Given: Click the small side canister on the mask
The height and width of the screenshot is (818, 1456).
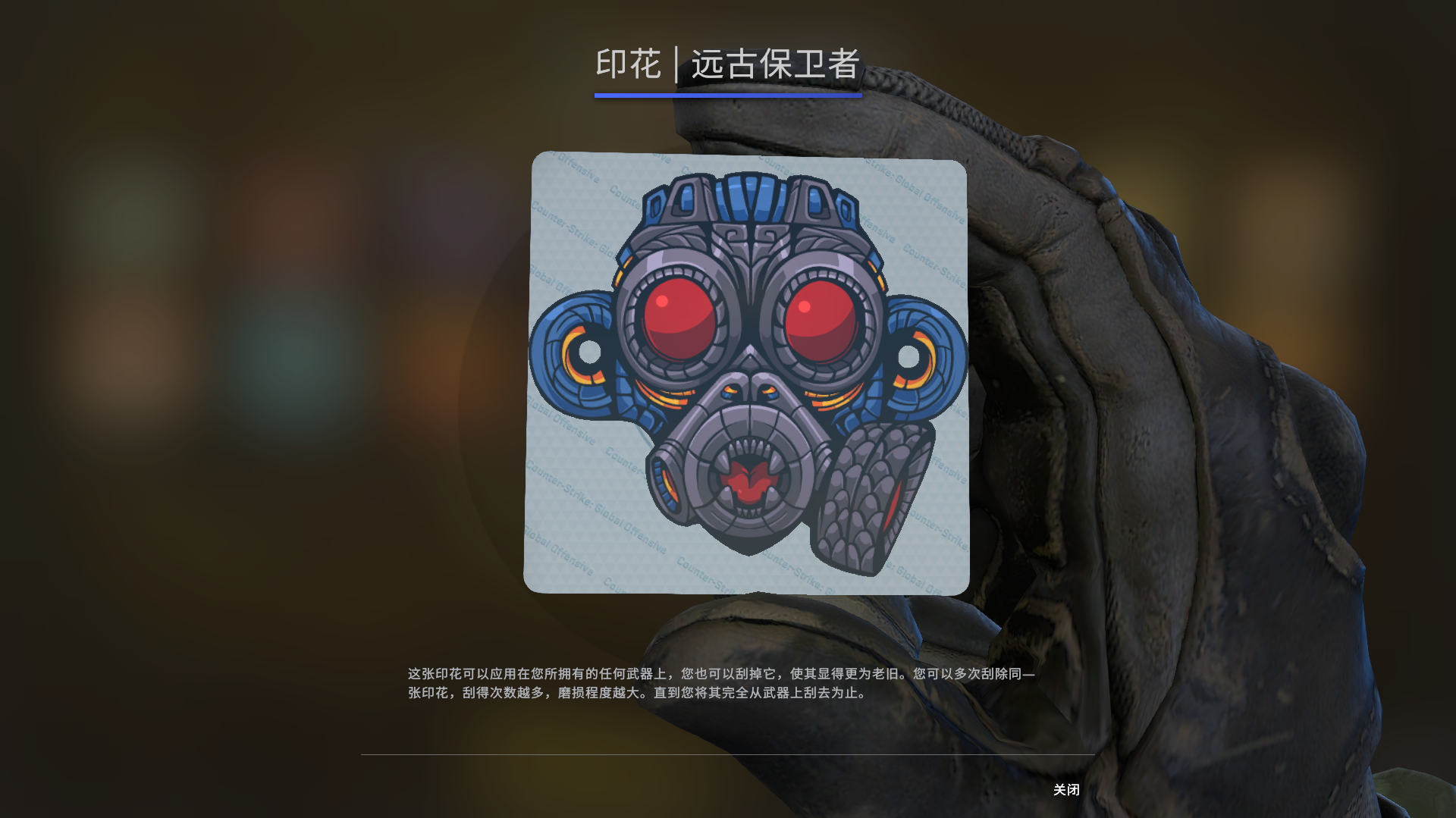Looking at the screenshot, I should click(x=667, y=481).
